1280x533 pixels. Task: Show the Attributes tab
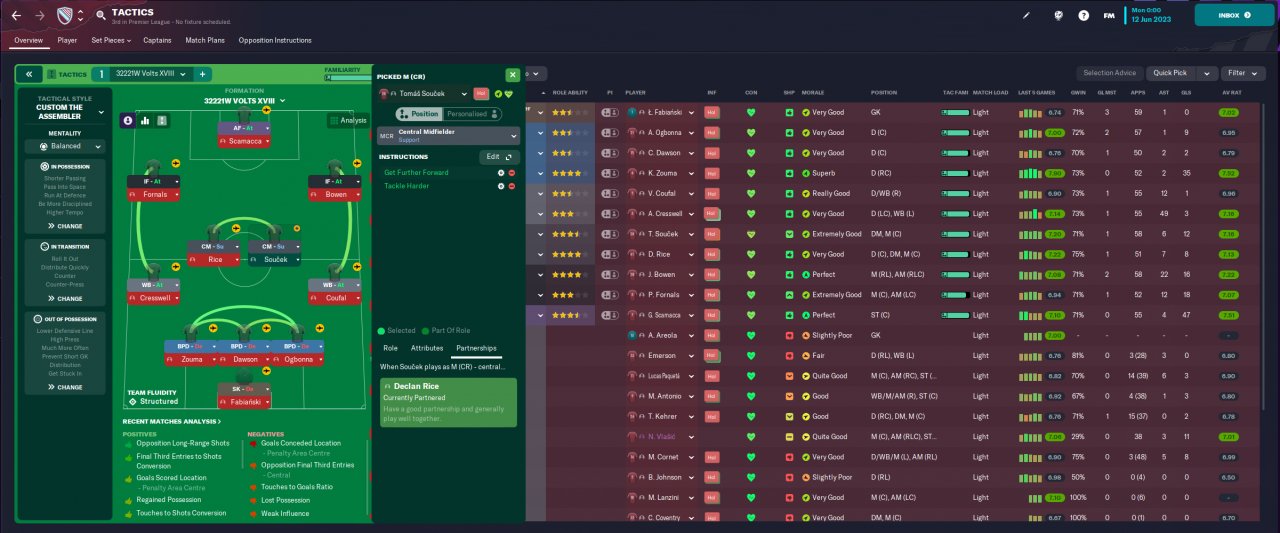[427, 348]
